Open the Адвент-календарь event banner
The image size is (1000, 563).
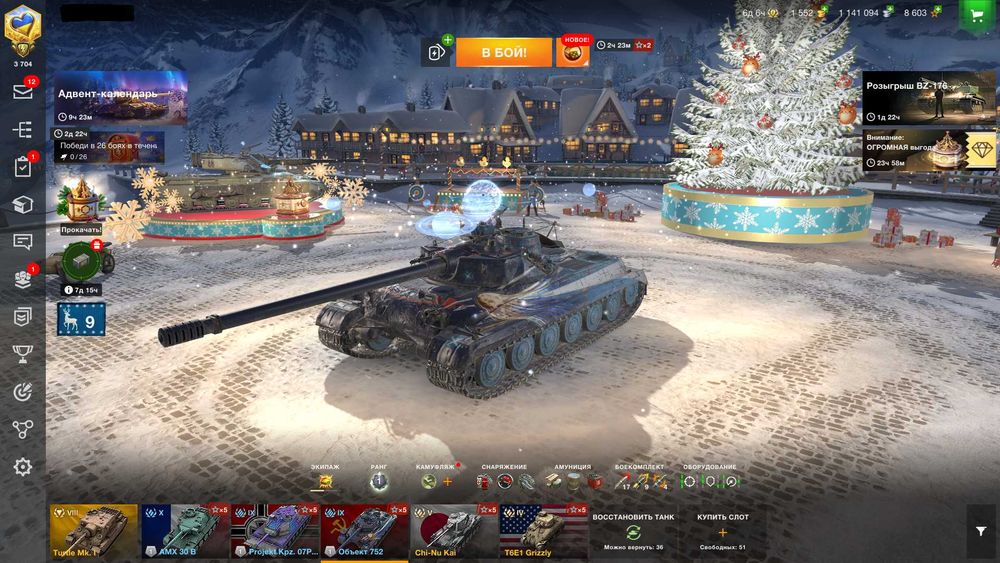[x=121, y=98]
